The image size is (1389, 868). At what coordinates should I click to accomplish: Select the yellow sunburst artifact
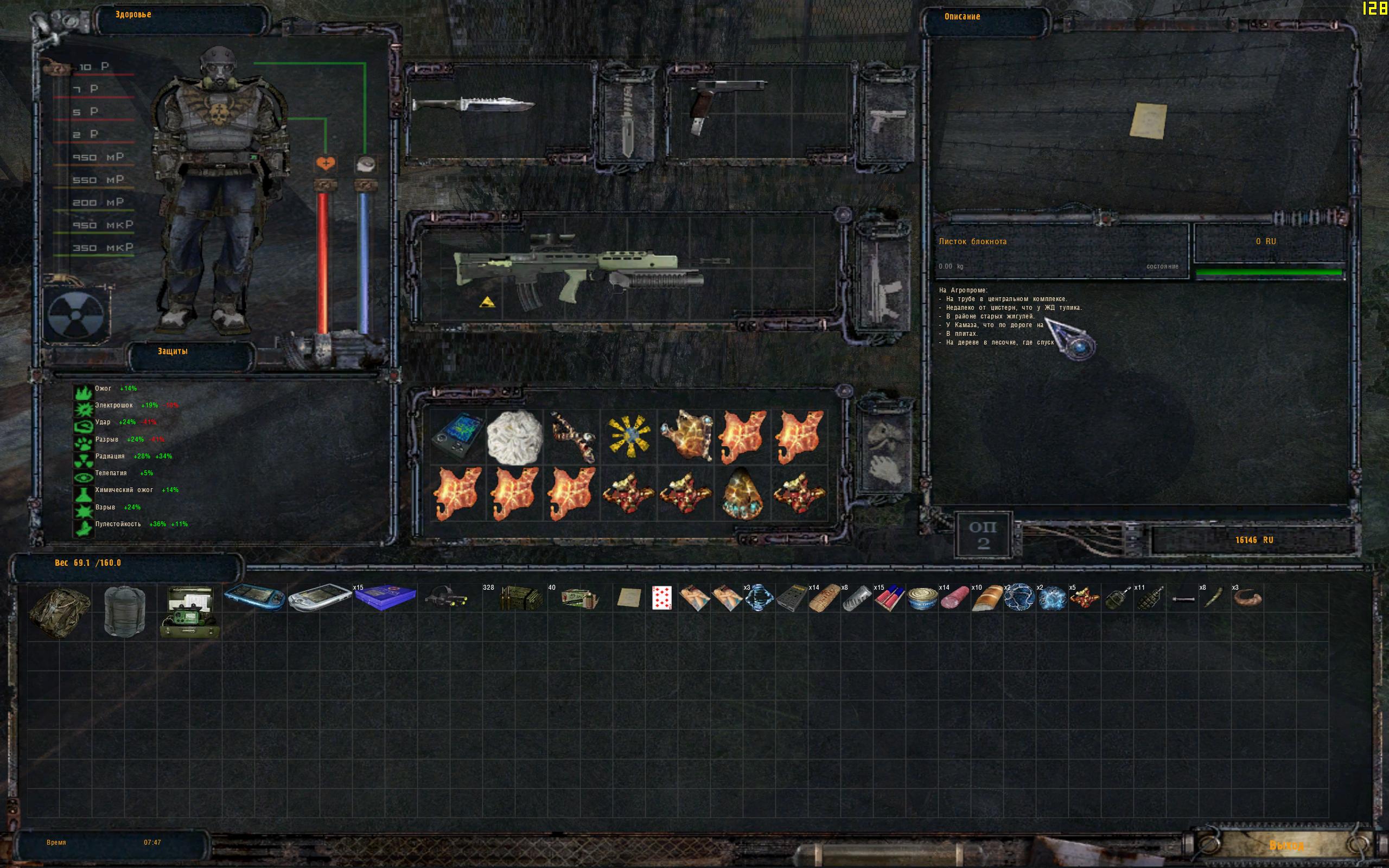628,437
